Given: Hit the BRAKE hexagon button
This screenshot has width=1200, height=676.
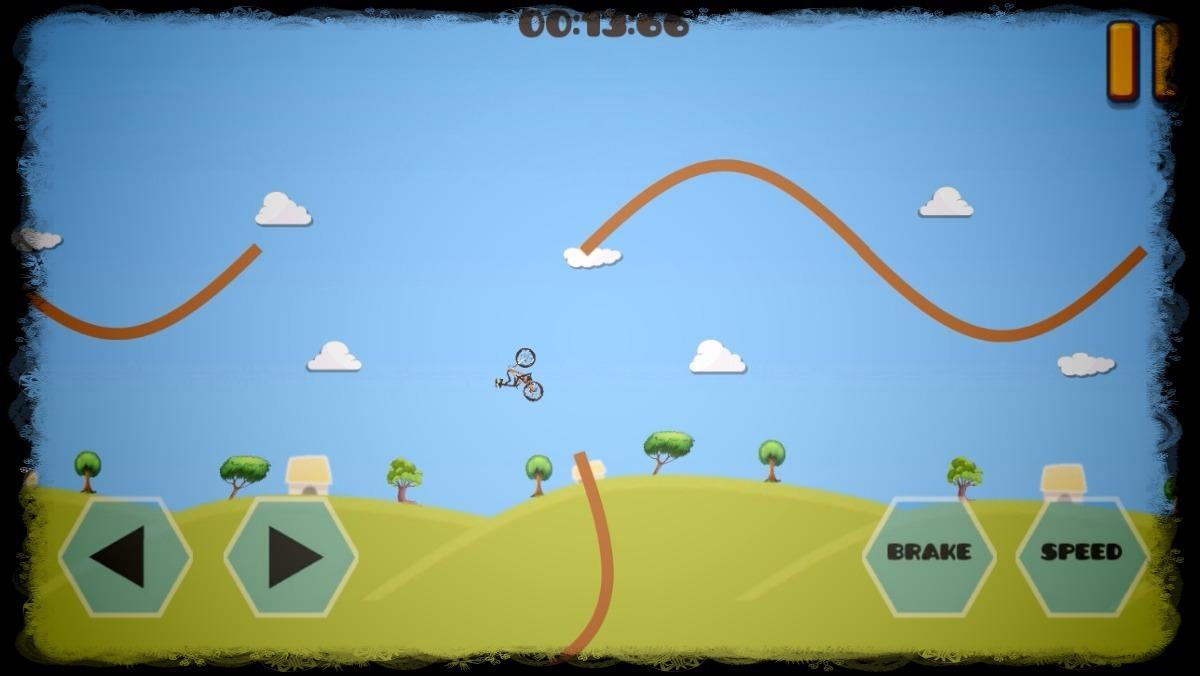Looking at the screenshot, I should click(x=929, y=553).
